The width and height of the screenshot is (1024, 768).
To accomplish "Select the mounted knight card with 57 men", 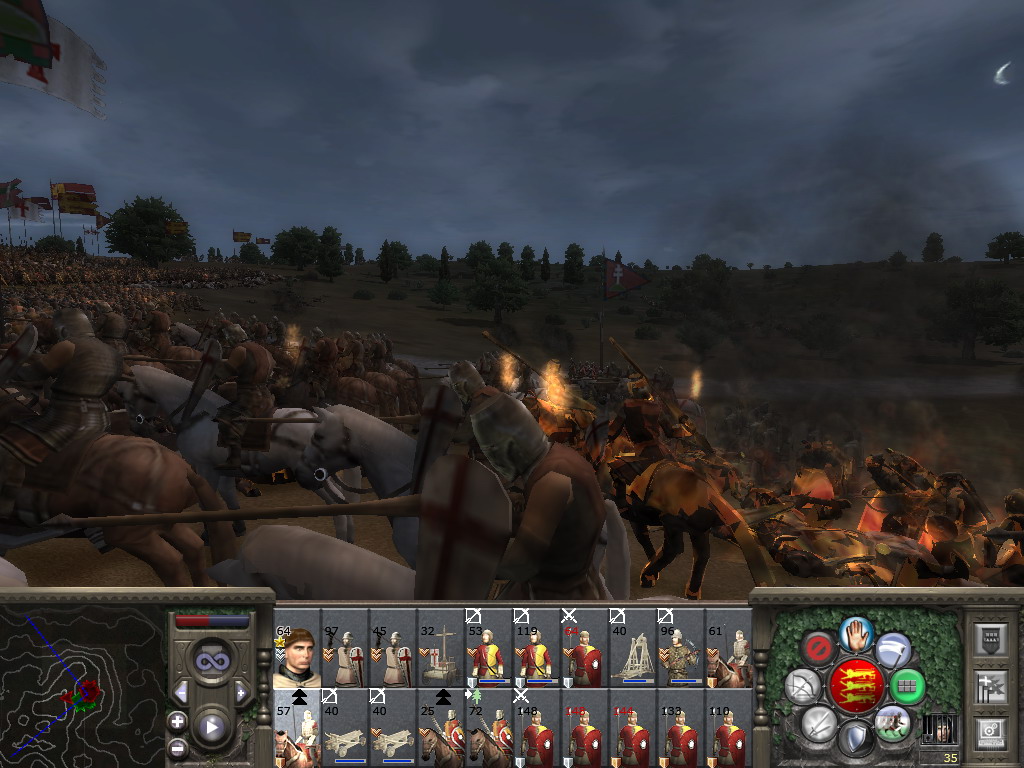I will coord(297,727).
